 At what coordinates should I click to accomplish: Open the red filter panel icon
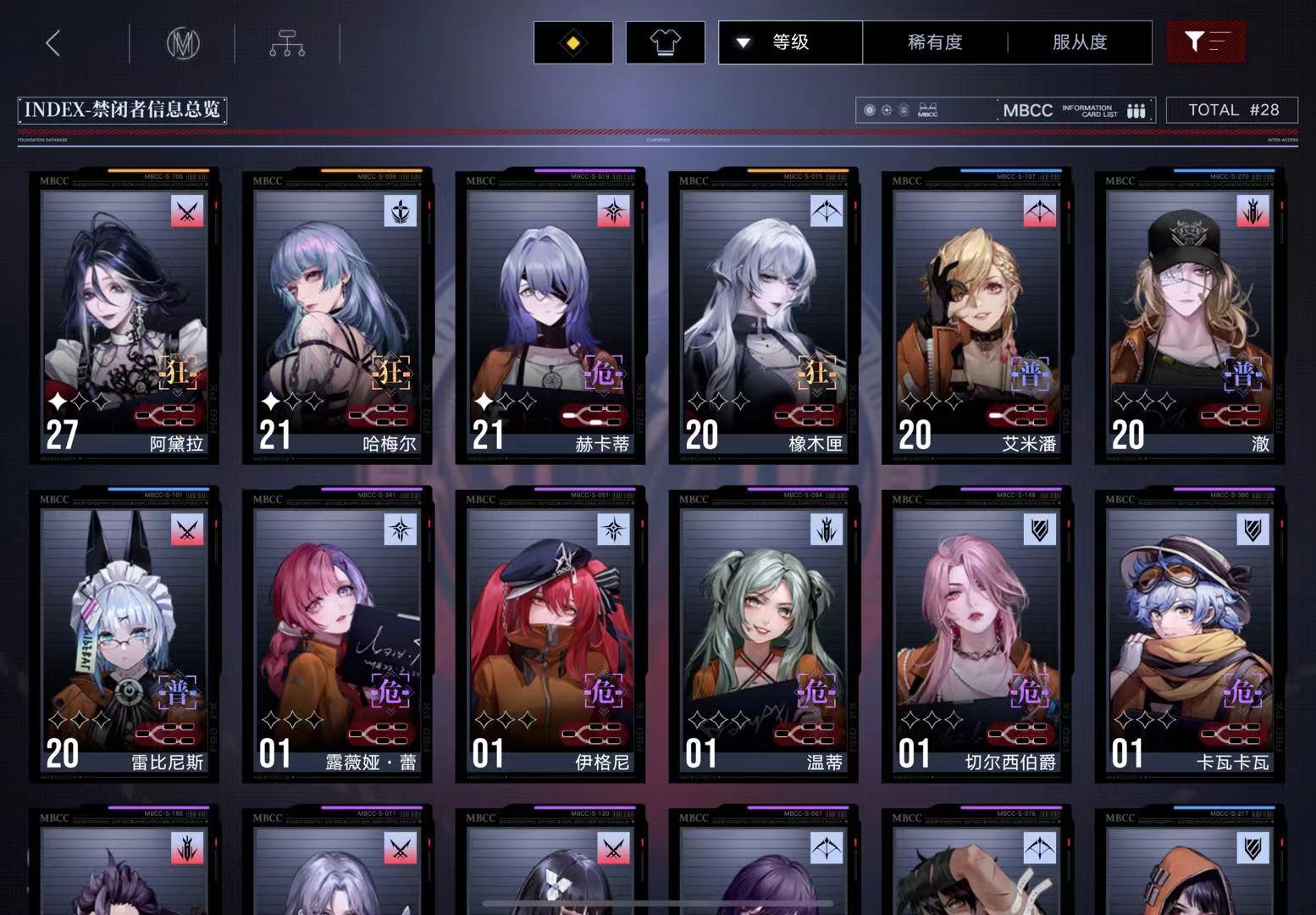click(x=1206, y=42)
